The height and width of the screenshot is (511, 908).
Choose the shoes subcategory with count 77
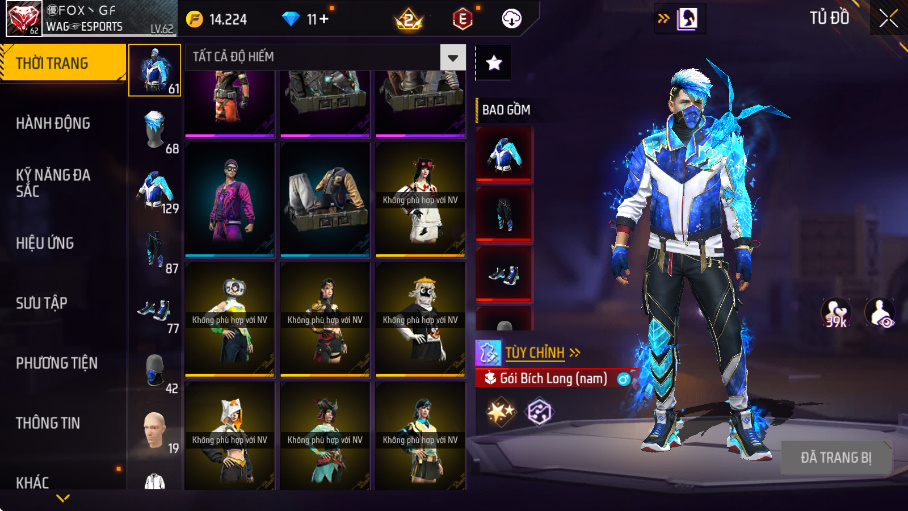pyautogui.click(x=154, y=310)
